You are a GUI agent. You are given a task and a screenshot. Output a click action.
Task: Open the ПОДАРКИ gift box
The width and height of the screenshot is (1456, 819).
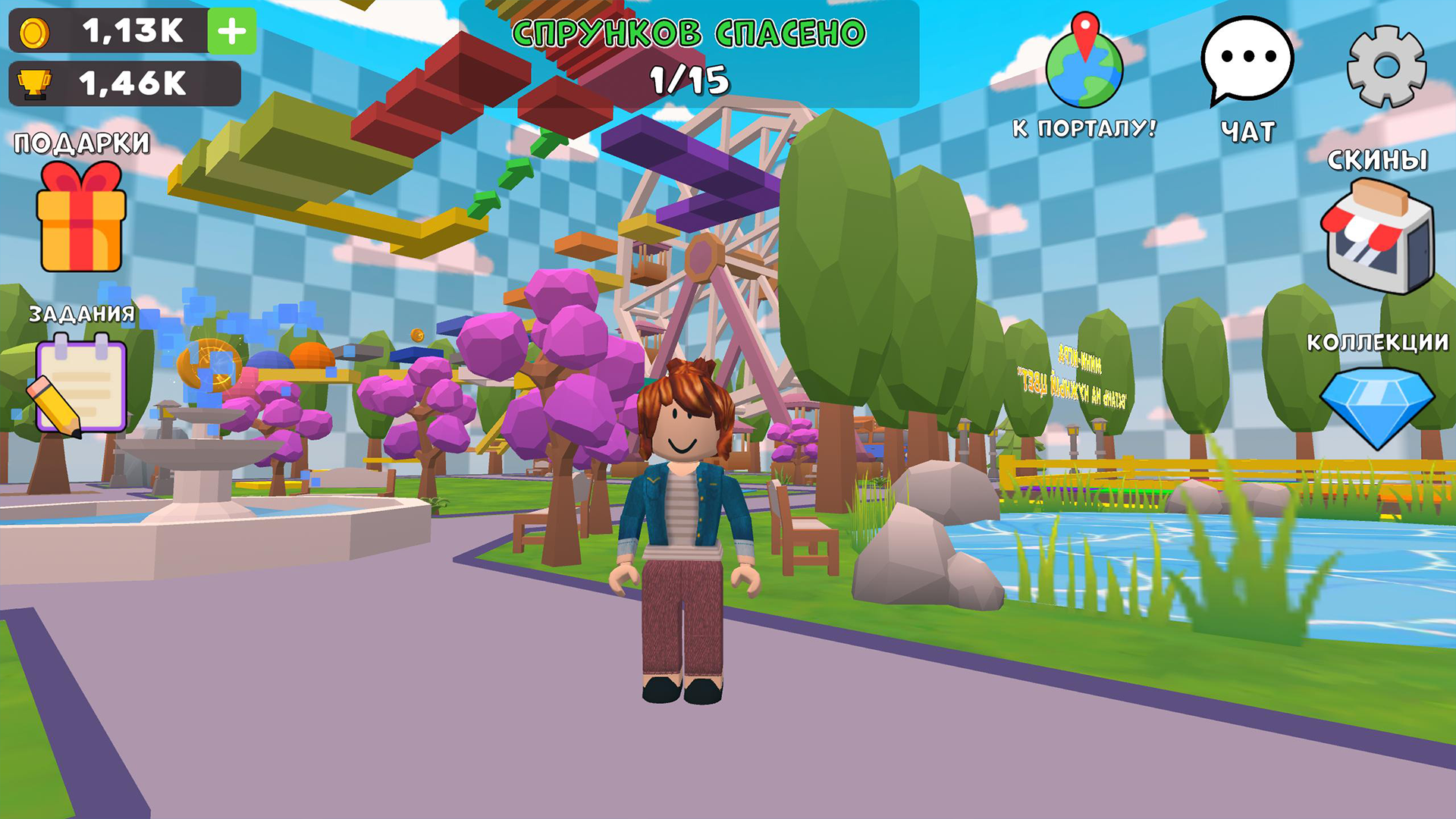pyautogui.click(x=80, y=227)
